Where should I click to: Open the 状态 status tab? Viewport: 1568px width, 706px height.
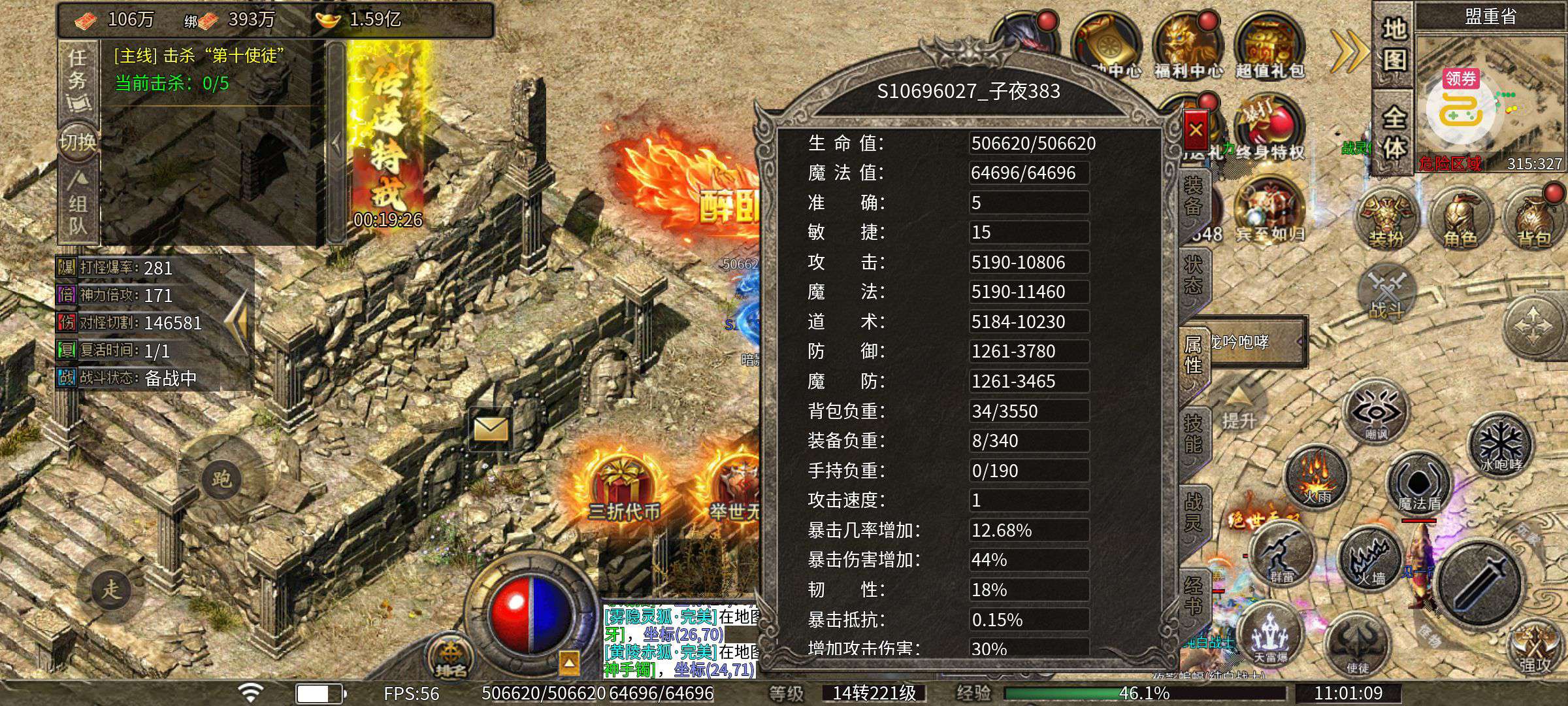point(1194,275)
